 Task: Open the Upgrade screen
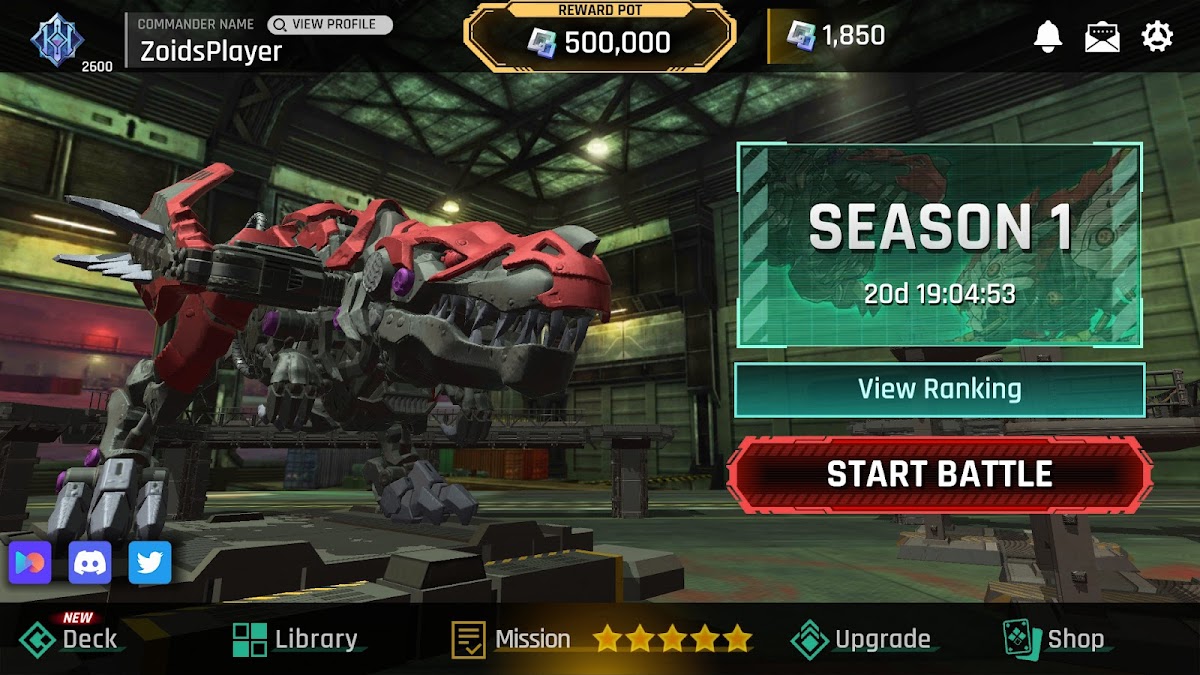pos(861,639)
